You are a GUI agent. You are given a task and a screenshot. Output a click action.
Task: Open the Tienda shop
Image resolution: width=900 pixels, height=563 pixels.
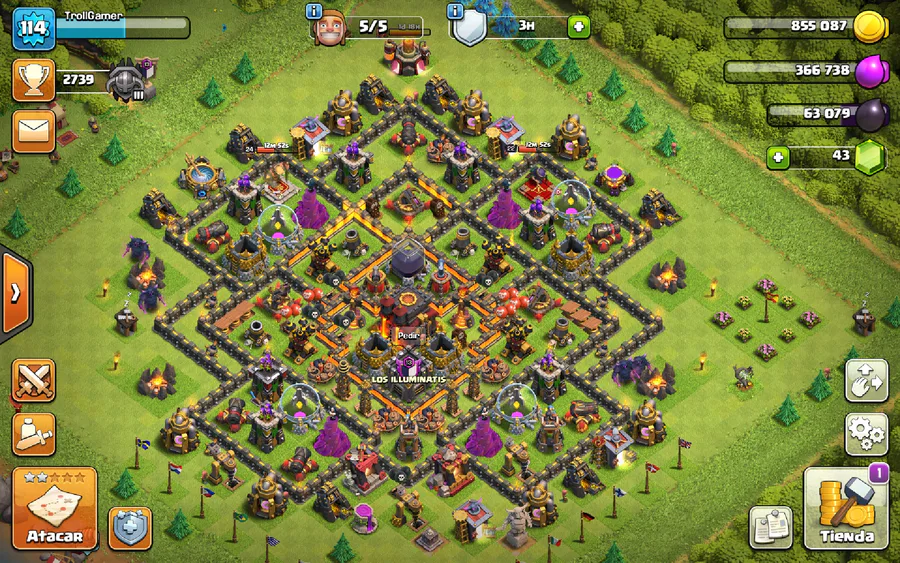[846, 509]
